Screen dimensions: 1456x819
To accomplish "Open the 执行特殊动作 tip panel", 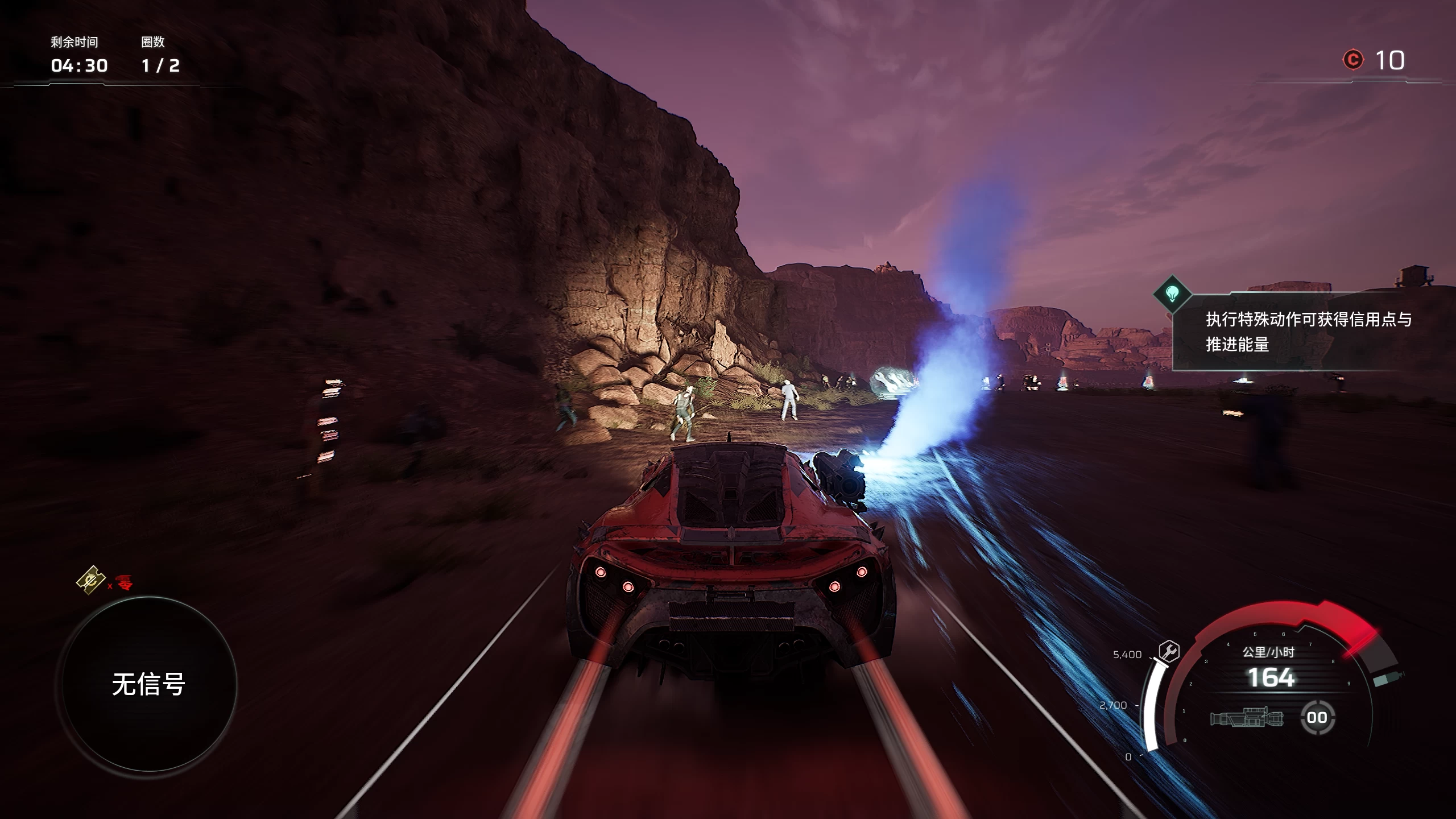I will tap(1308, 332).
